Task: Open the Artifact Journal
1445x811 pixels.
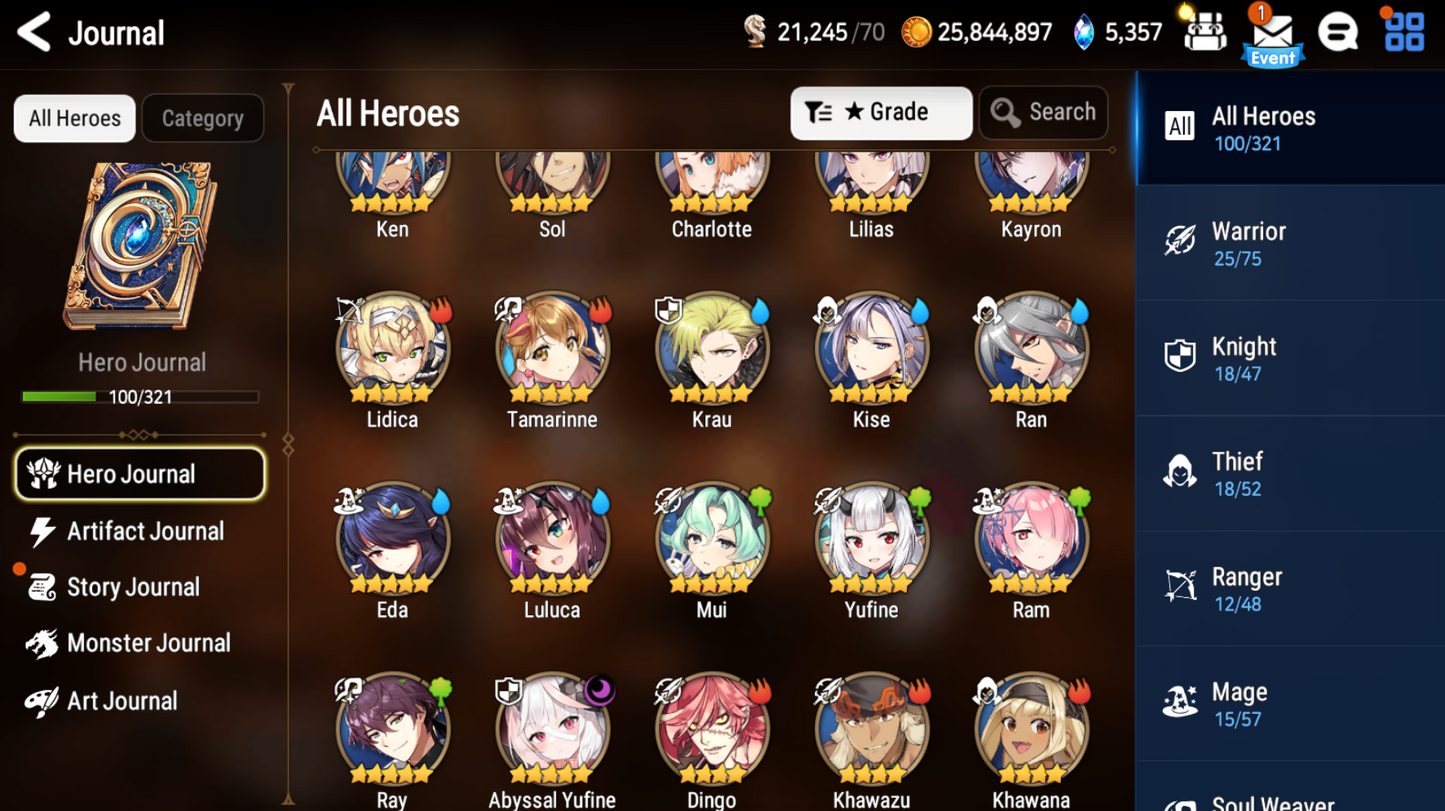Action: [x=145, y=531]
